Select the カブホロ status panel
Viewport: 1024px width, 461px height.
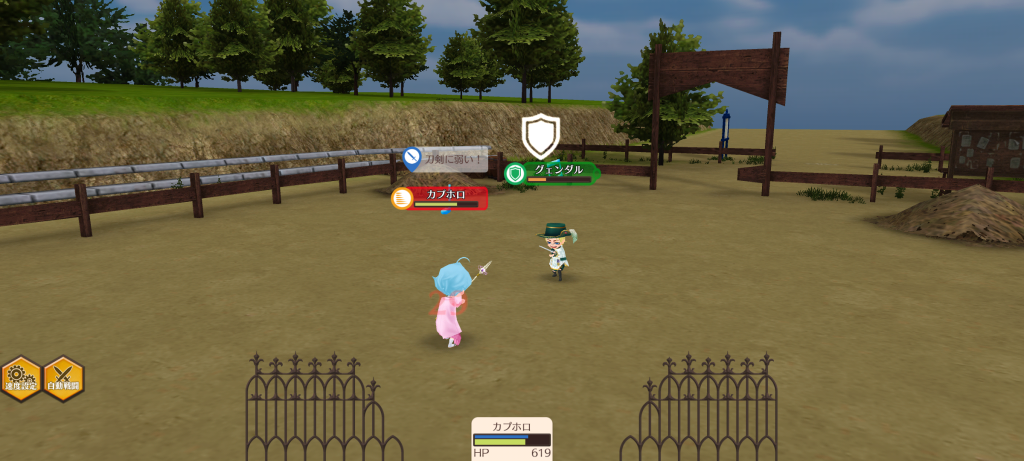coord(512,439)
